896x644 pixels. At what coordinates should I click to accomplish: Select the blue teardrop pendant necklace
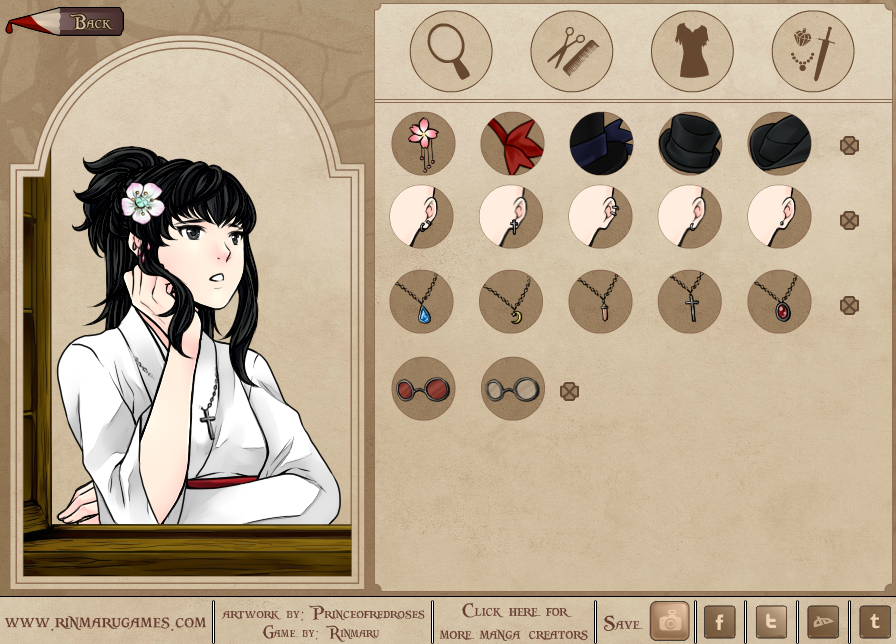422,301
